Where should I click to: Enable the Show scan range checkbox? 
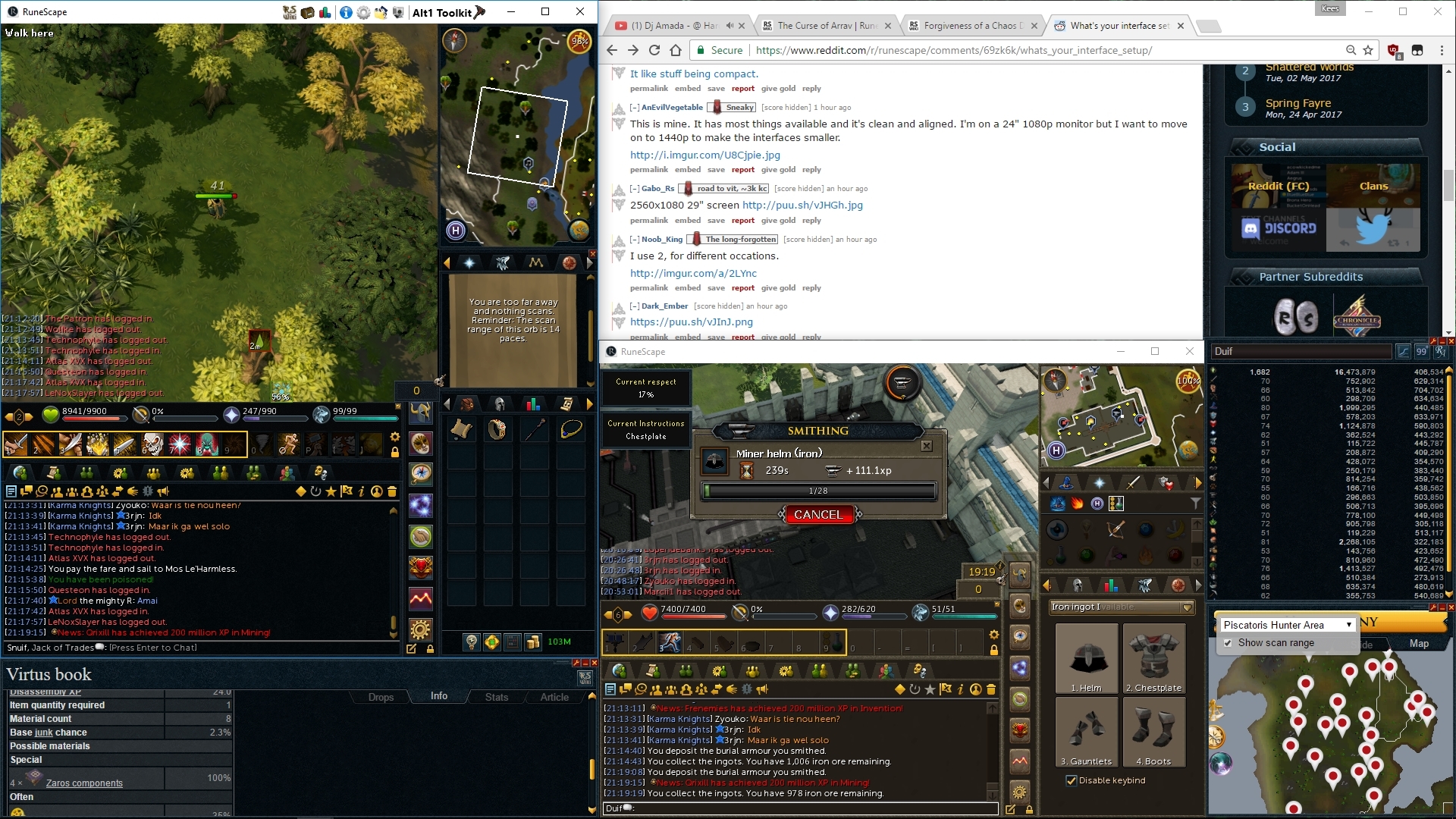point(1228,643)
